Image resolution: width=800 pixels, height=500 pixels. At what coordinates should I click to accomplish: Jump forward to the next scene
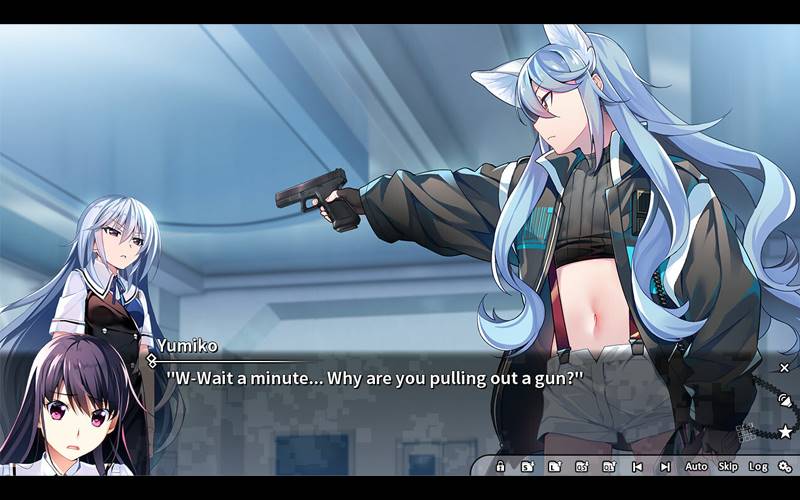(x=664, y=466)
